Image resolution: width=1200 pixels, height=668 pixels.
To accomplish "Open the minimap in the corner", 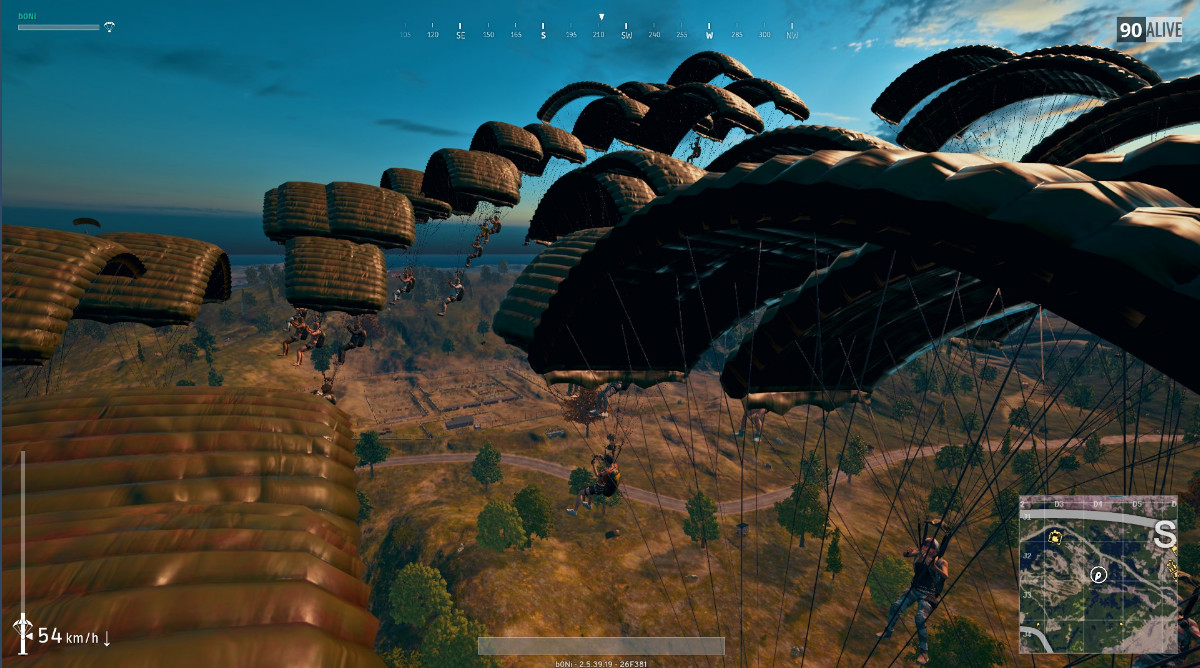I will [1098, 574].
